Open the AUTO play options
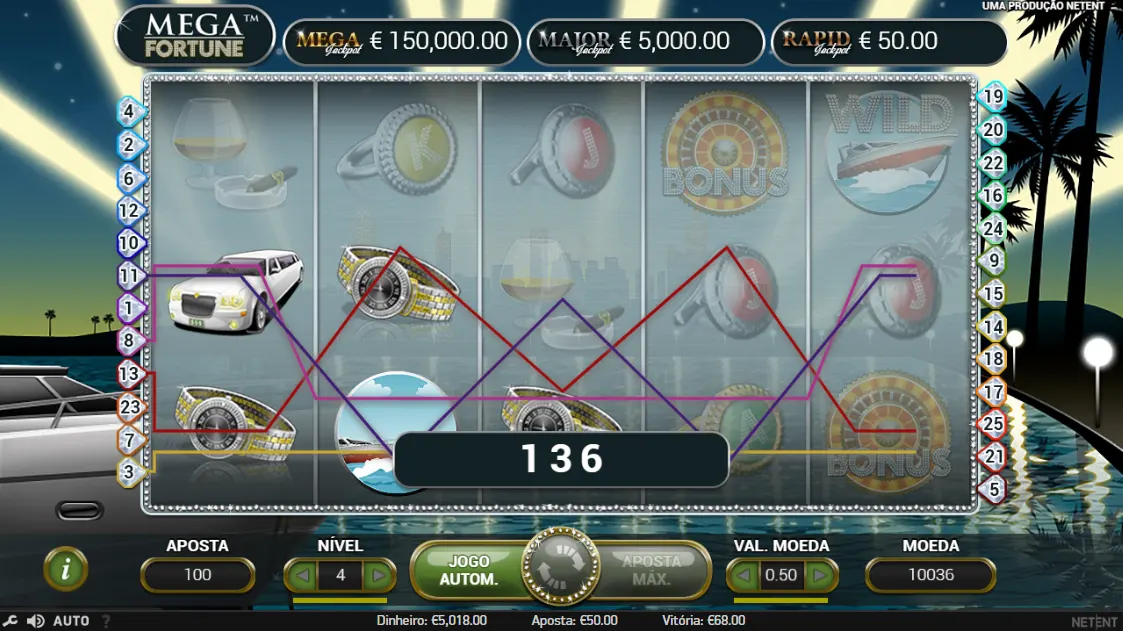The width and height of the screenshot is (1123, 631). click(x=71, y=621)
